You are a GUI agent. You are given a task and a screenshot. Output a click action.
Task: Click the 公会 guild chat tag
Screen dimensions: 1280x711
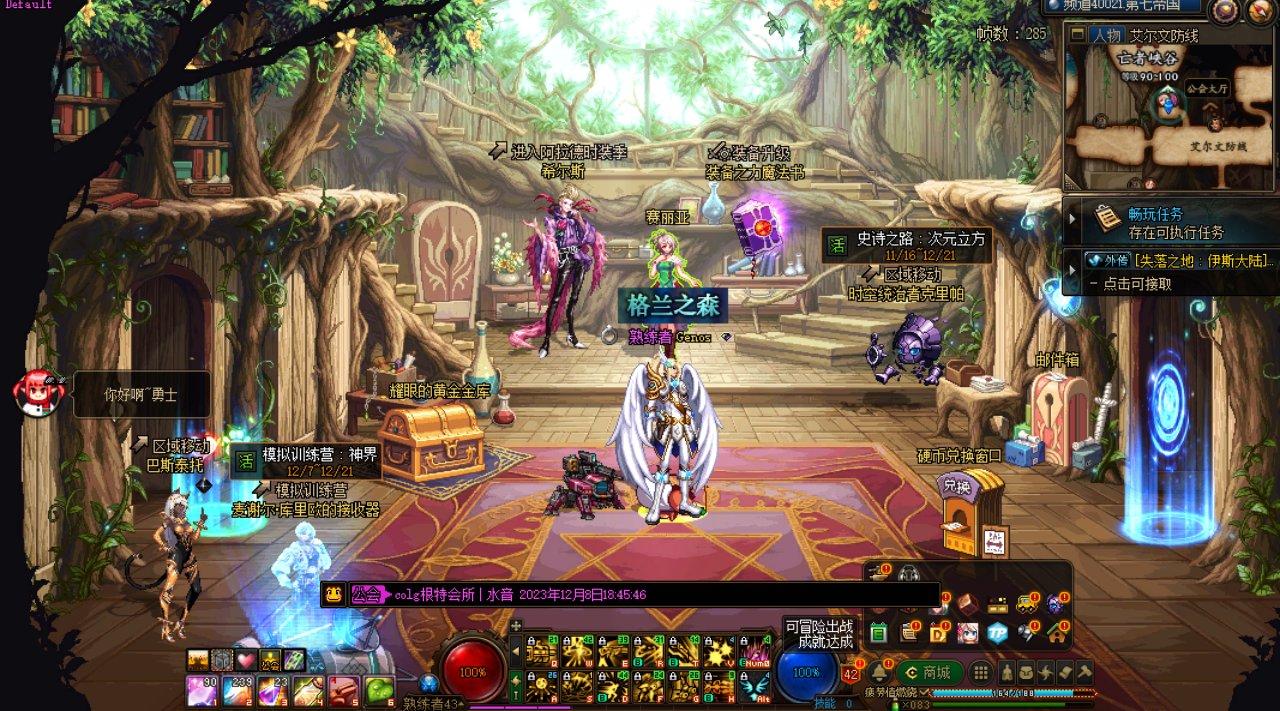coord(368,595)
